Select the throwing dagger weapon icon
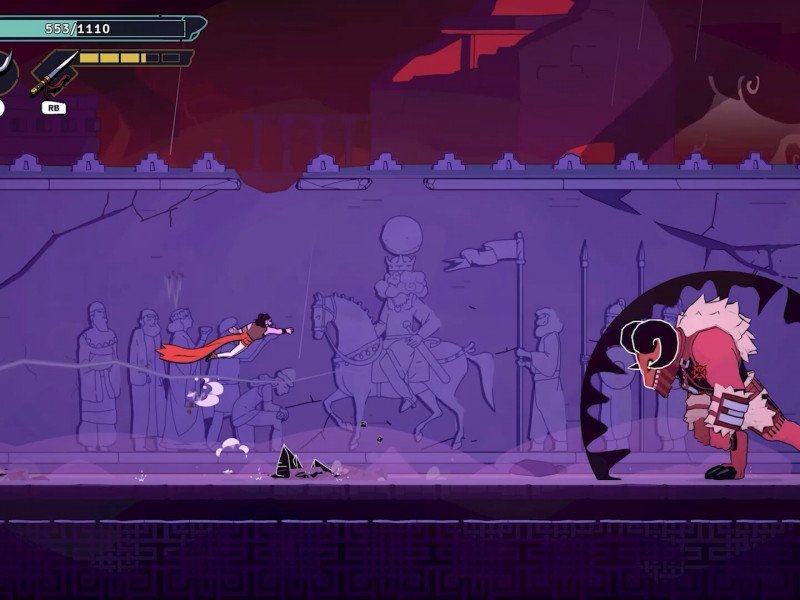This screenshot has height=600, width=800. click(x=55, y=72)
